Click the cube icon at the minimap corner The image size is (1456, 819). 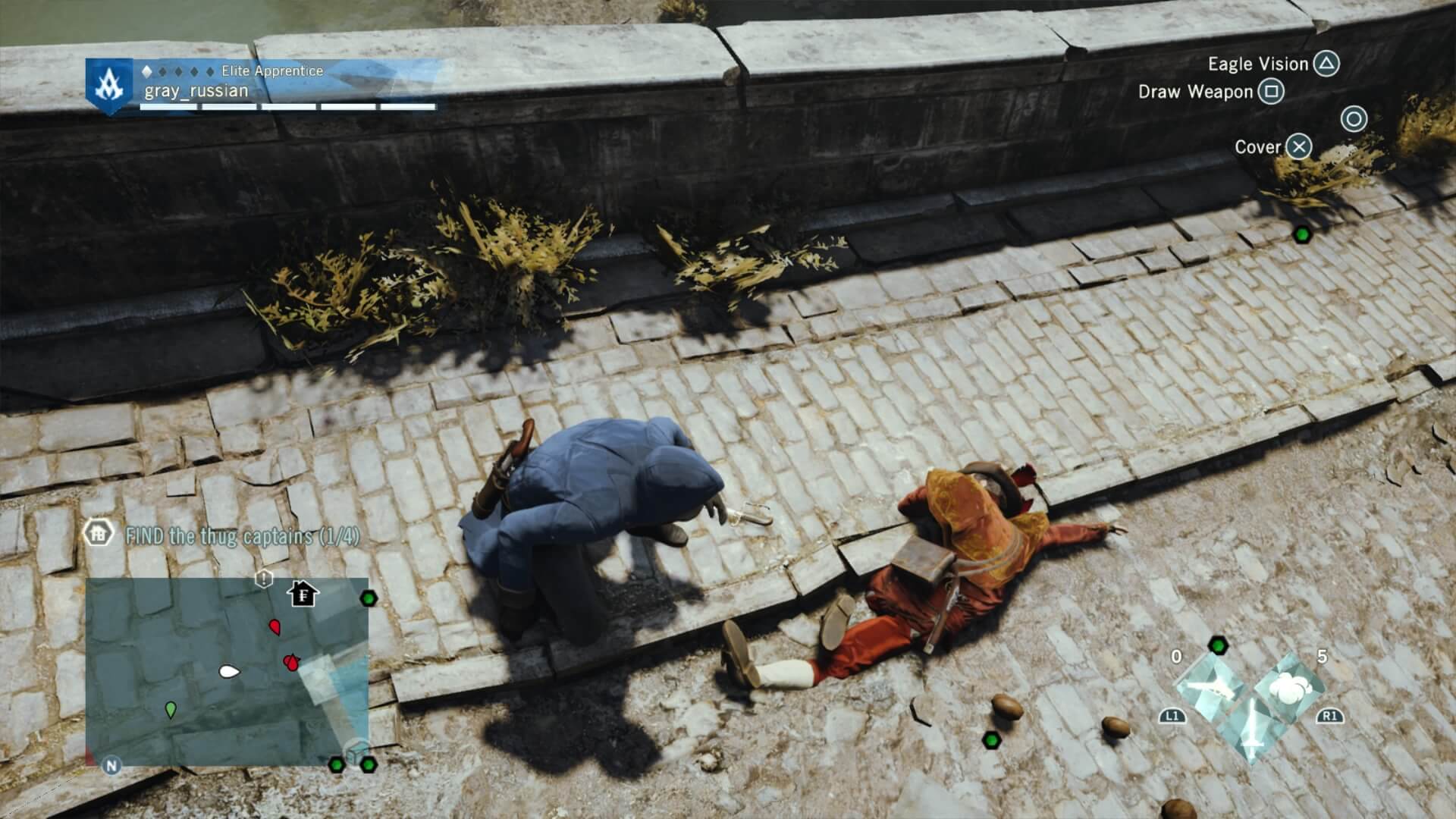(x=353, y=753)
